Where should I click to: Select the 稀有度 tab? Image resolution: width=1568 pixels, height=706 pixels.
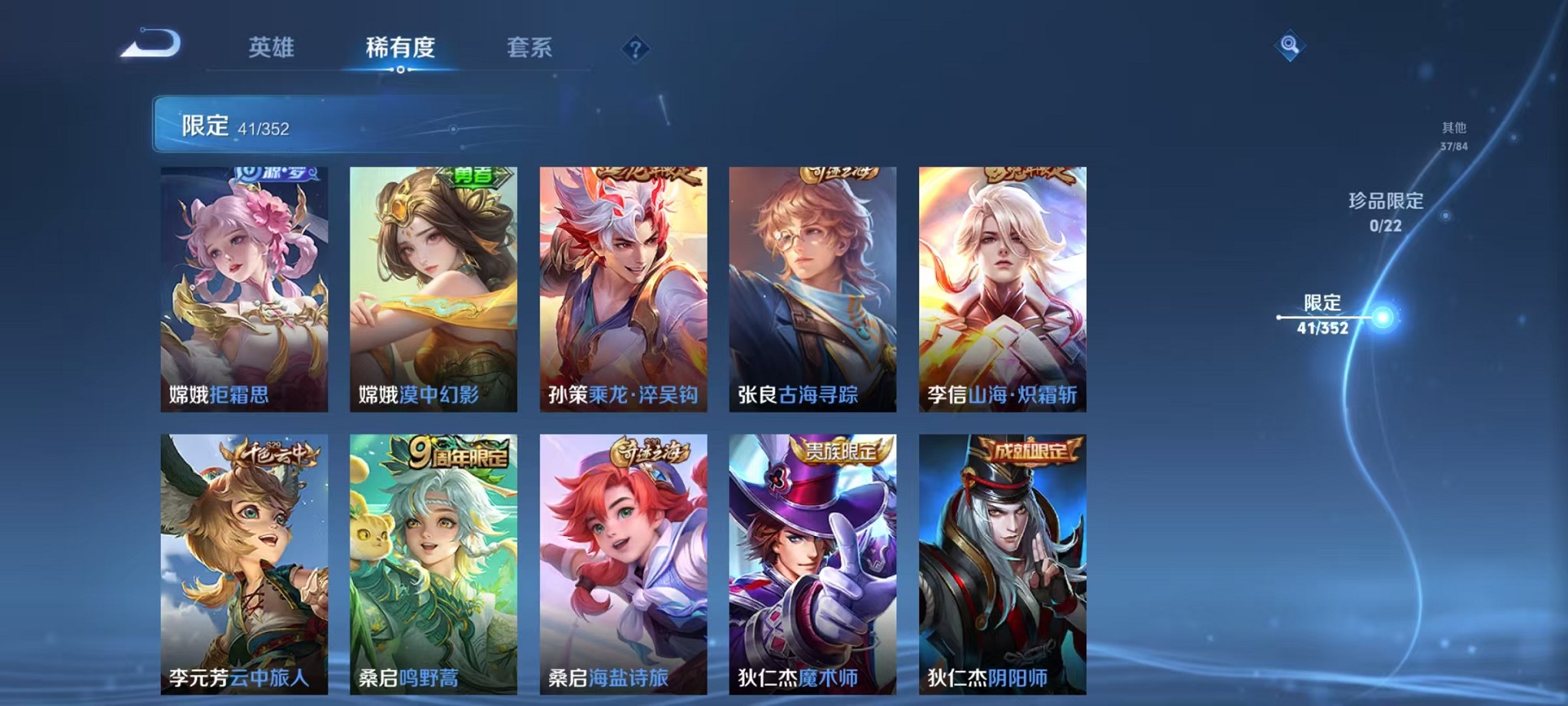point(400,48)
